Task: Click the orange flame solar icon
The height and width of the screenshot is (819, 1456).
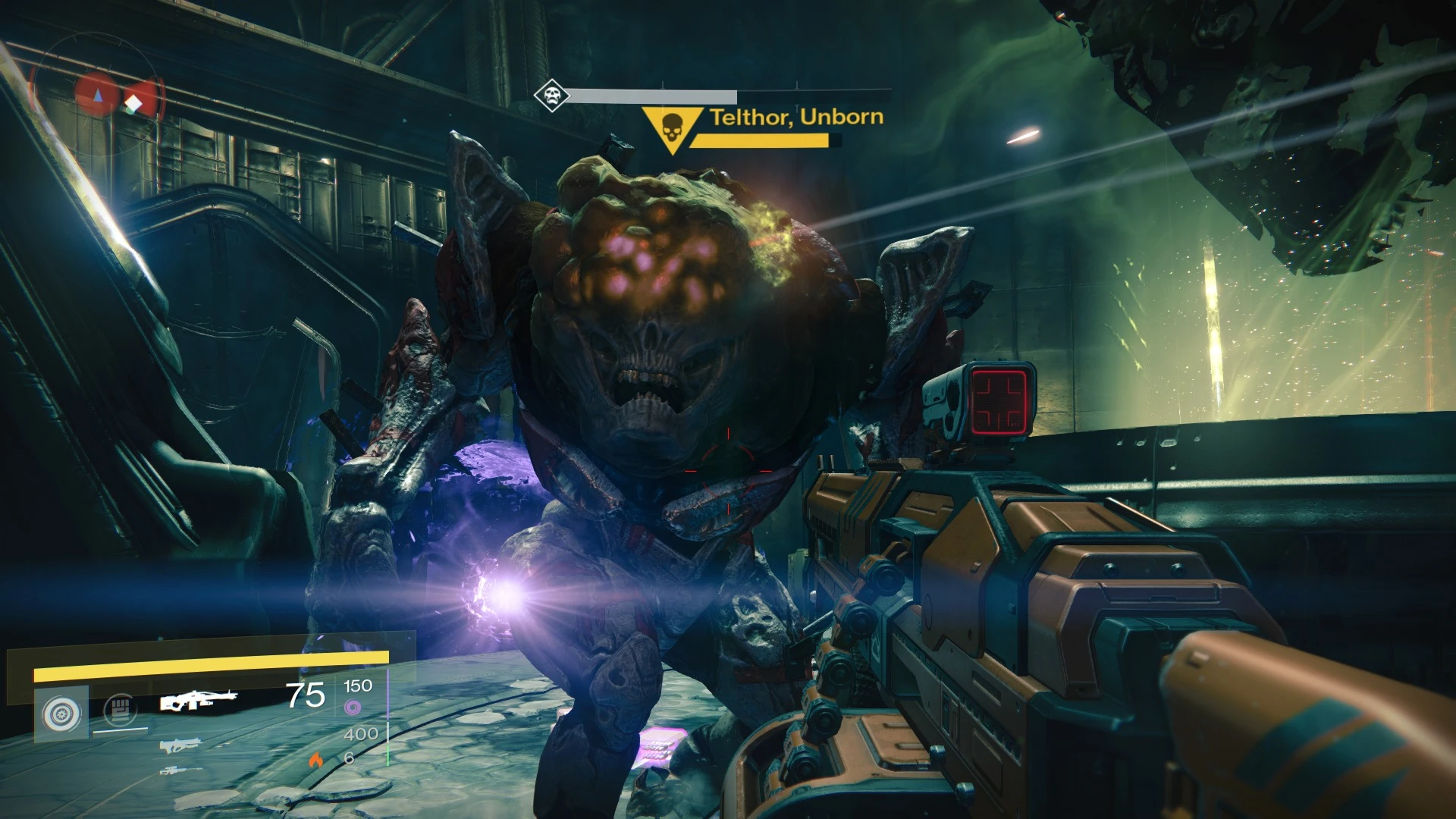Action: [x=316, y=758]
